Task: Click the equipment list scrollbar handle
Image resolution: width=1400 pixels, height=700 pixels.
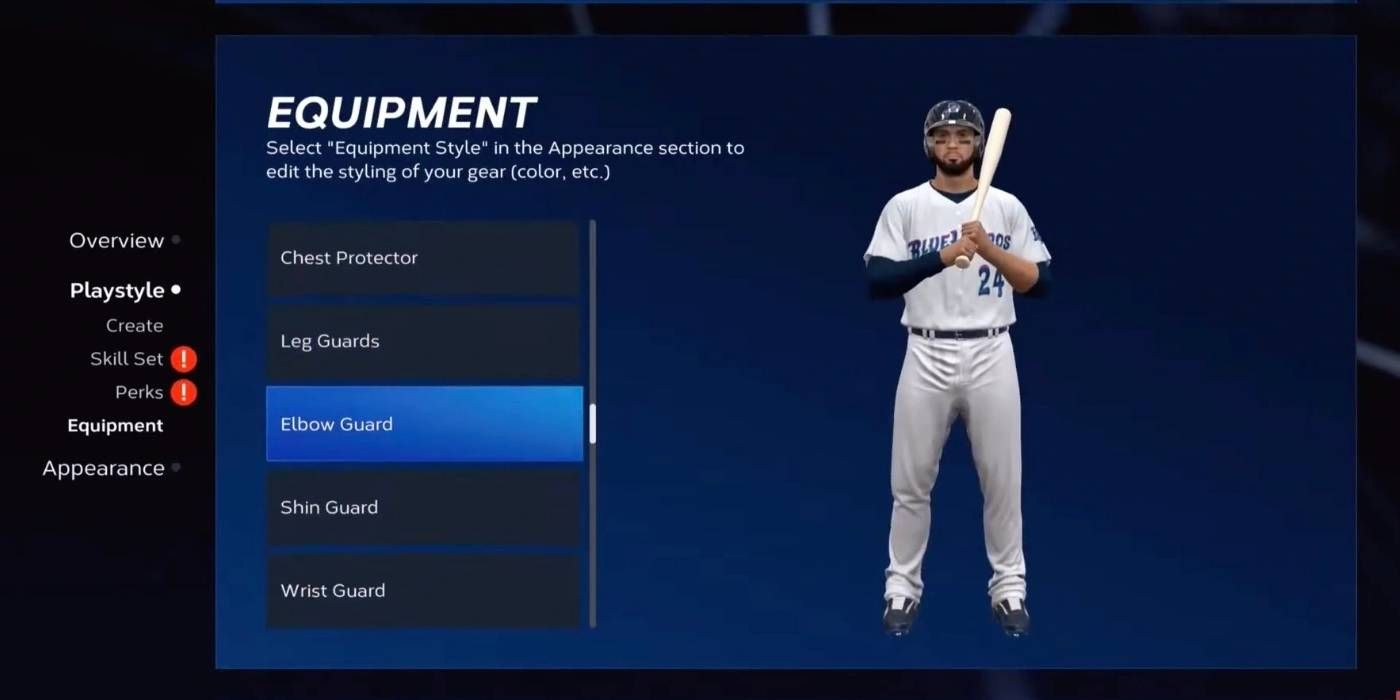Action: tap(593, 424)
